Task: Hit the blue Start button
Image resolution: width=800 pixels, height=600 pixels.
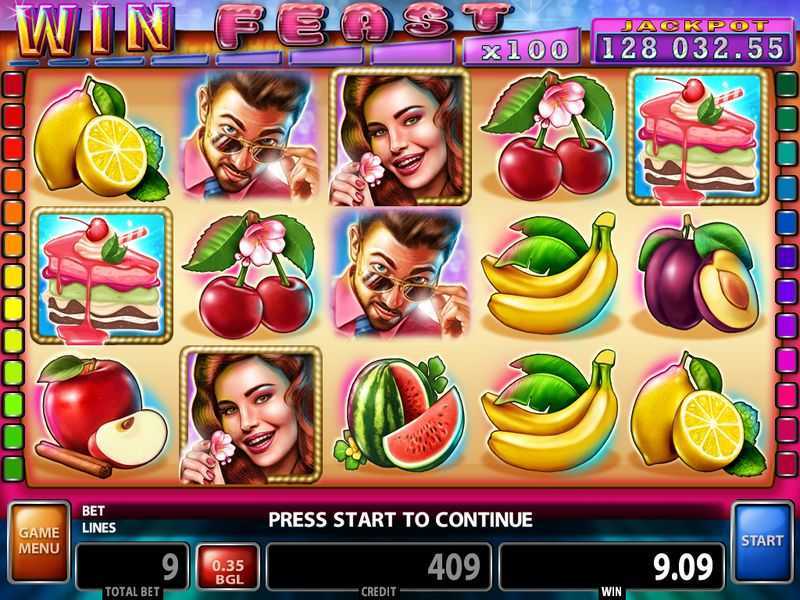Action: (762, 541)
